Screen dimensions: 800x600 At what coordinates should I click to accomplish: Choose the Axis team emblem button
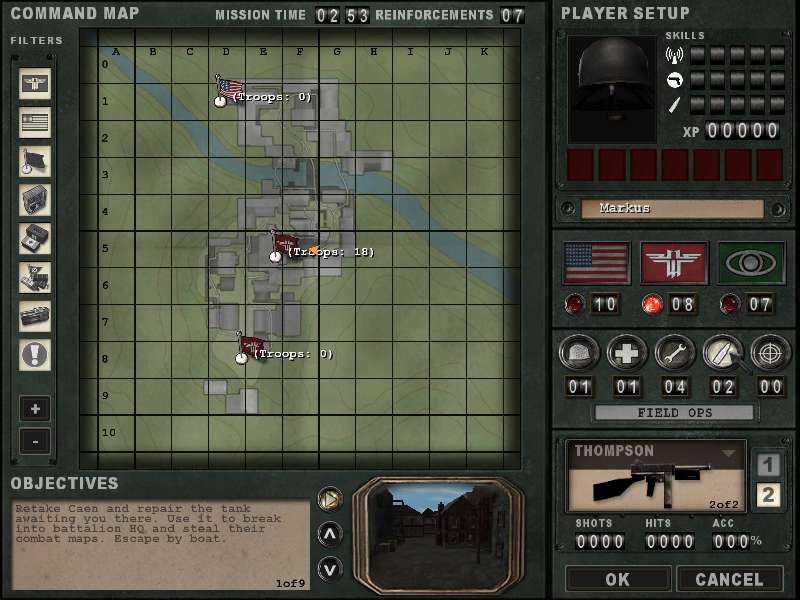[674, 263]
